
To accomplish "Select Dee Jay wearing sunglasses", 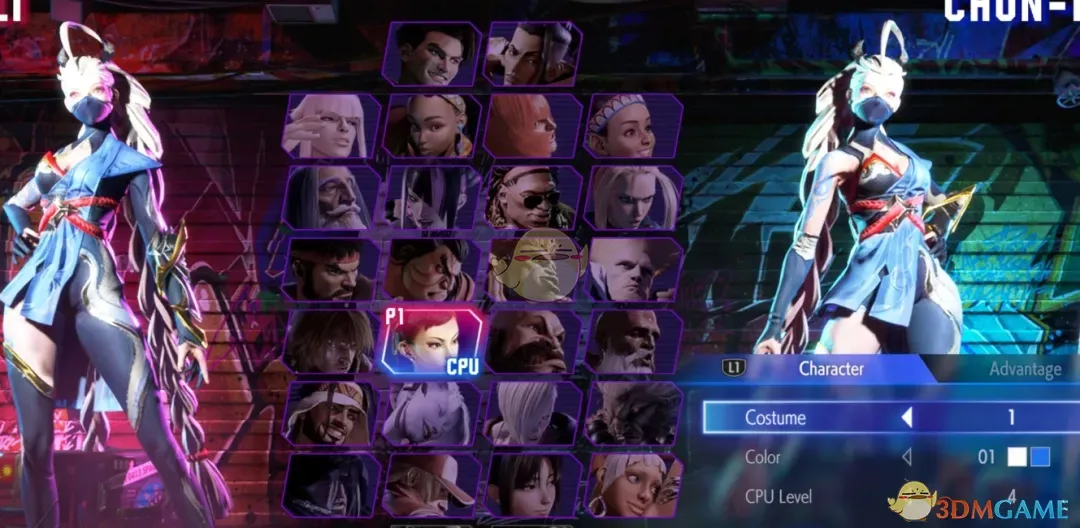I will click(532, 198).
